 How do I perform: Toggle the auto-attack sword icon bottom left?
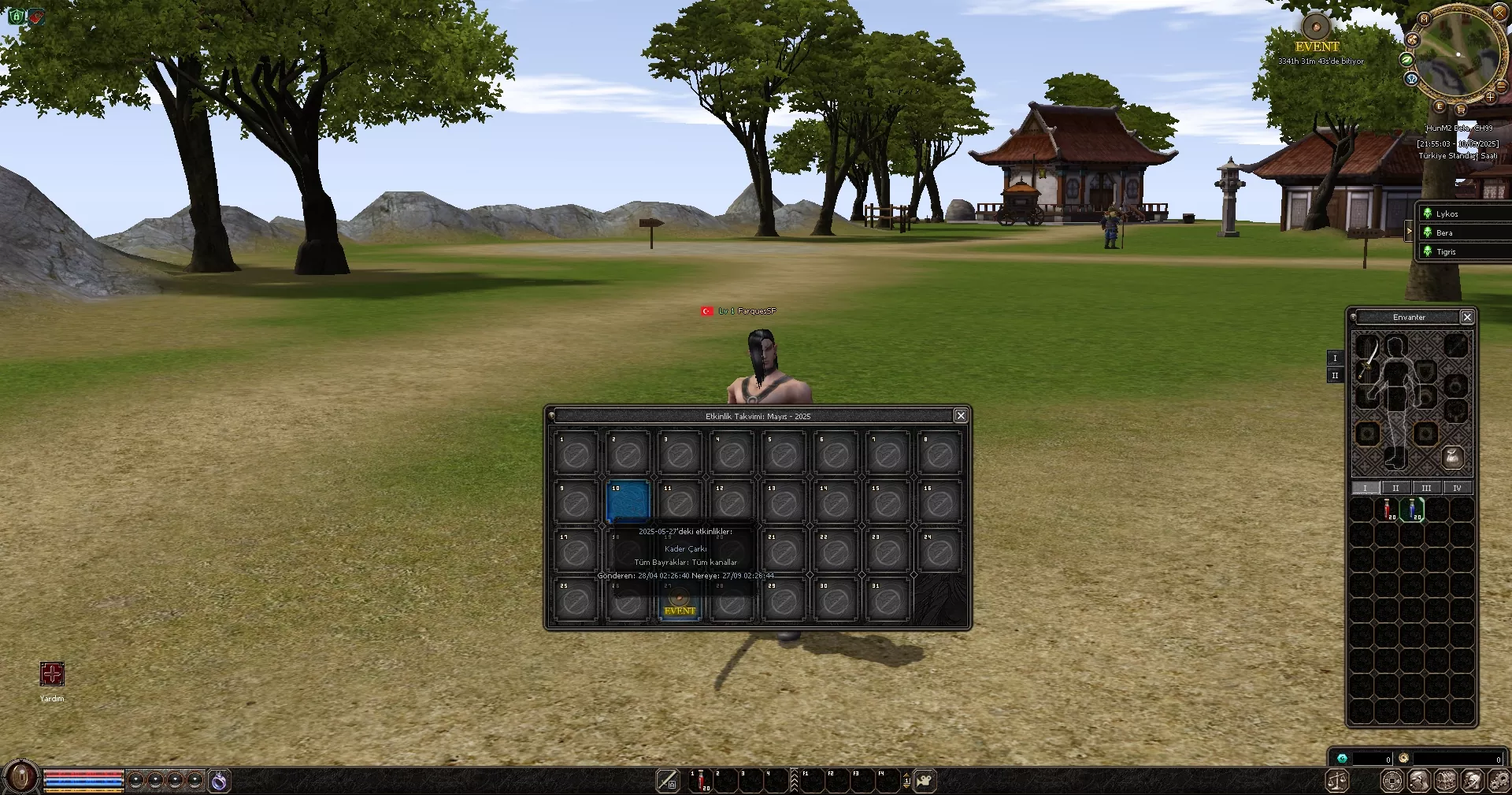tap(666, 782)
